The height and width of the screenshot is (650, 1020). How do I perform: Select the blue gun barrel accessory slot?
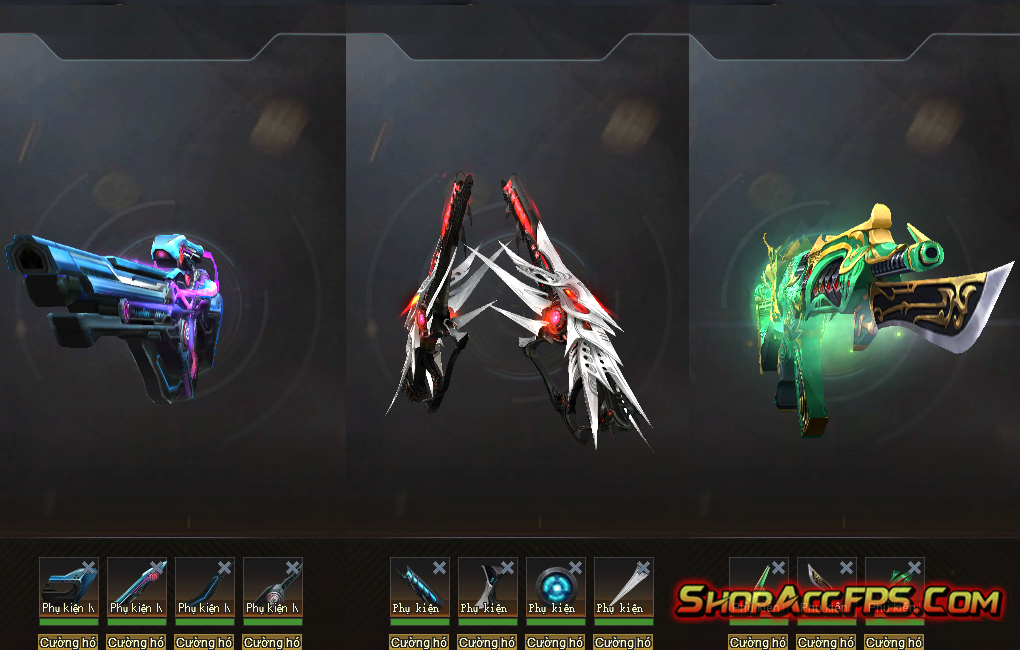(68, 587)
